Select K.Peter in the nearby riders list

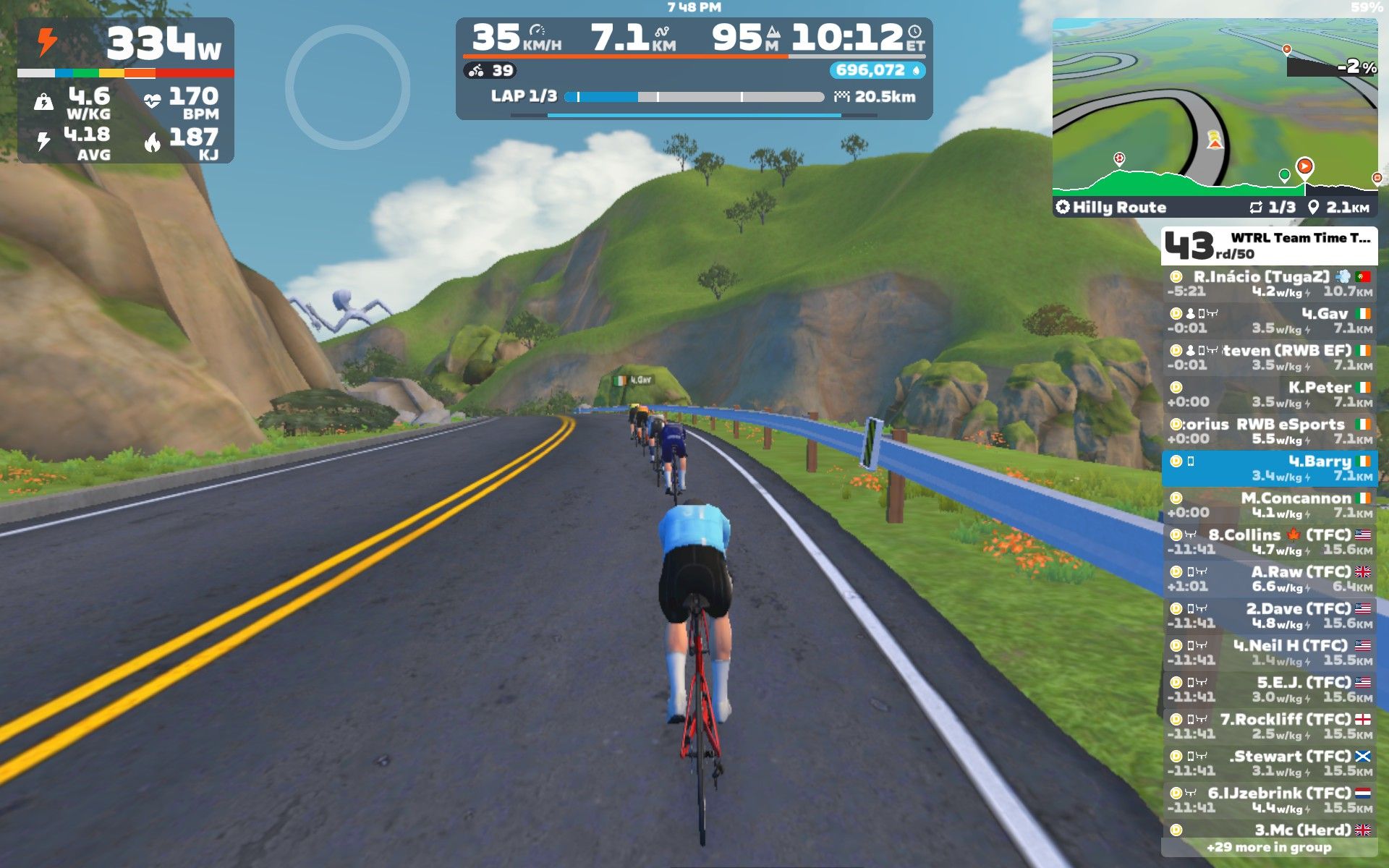click(x=1269, y=394)
